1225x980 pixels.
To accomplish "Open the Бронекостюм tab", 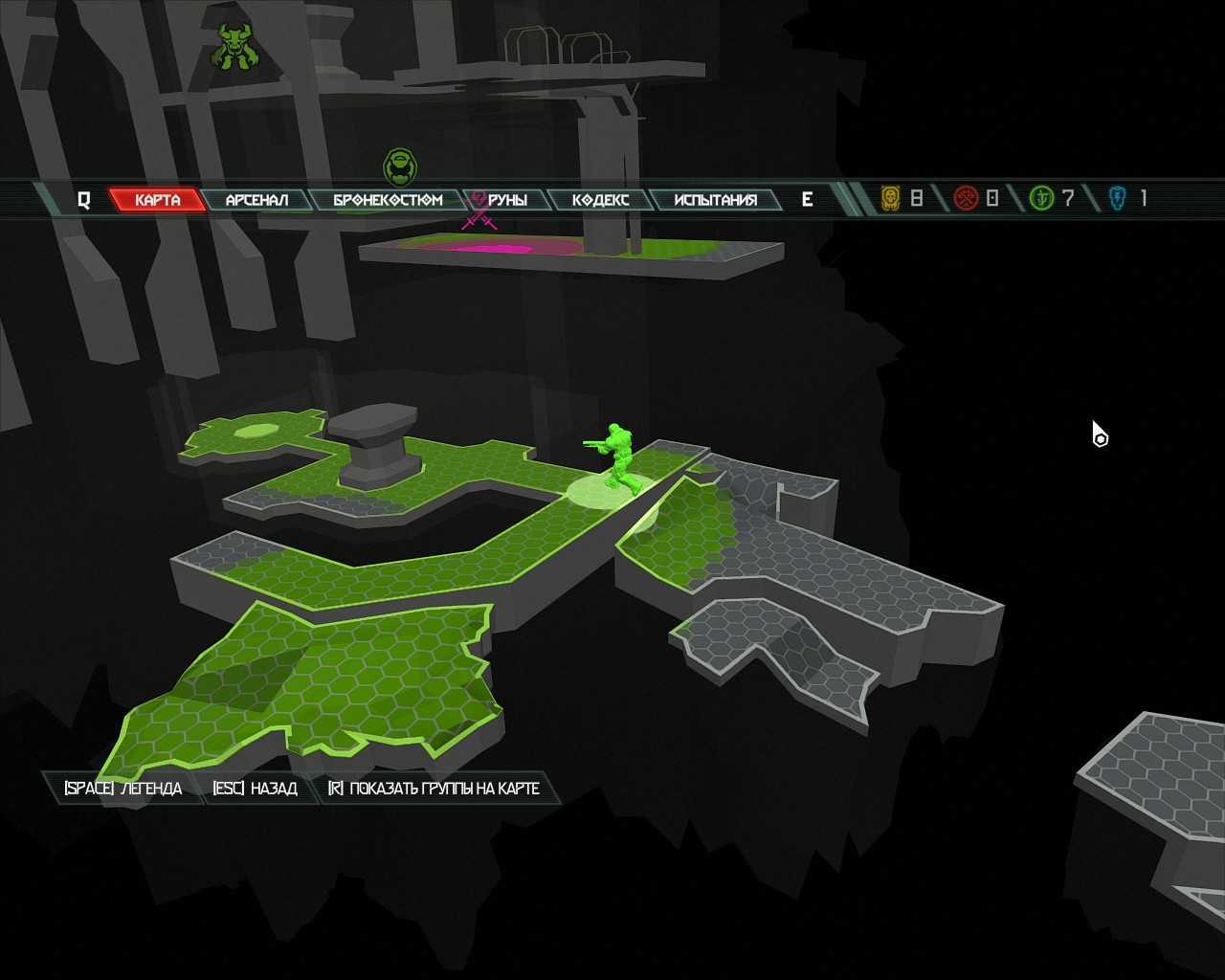I will (388, 199).
